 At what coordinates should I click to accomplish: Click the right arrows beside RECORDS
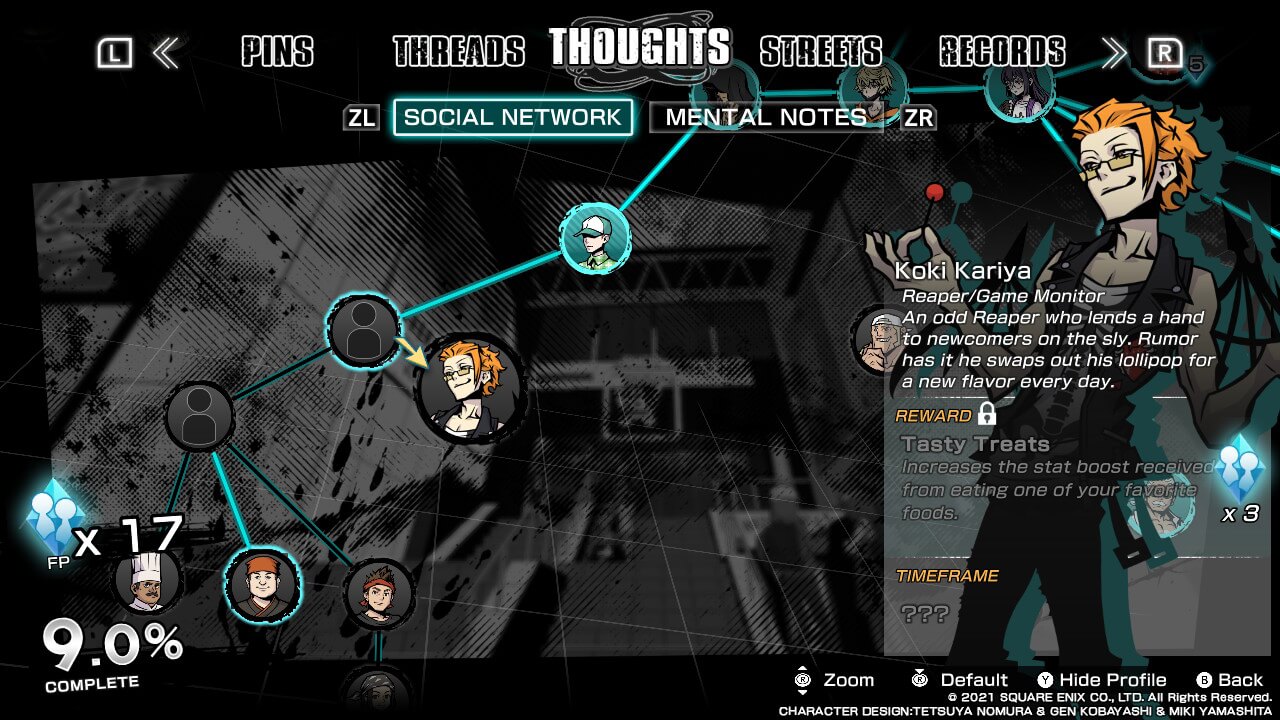coord(1112,51)
